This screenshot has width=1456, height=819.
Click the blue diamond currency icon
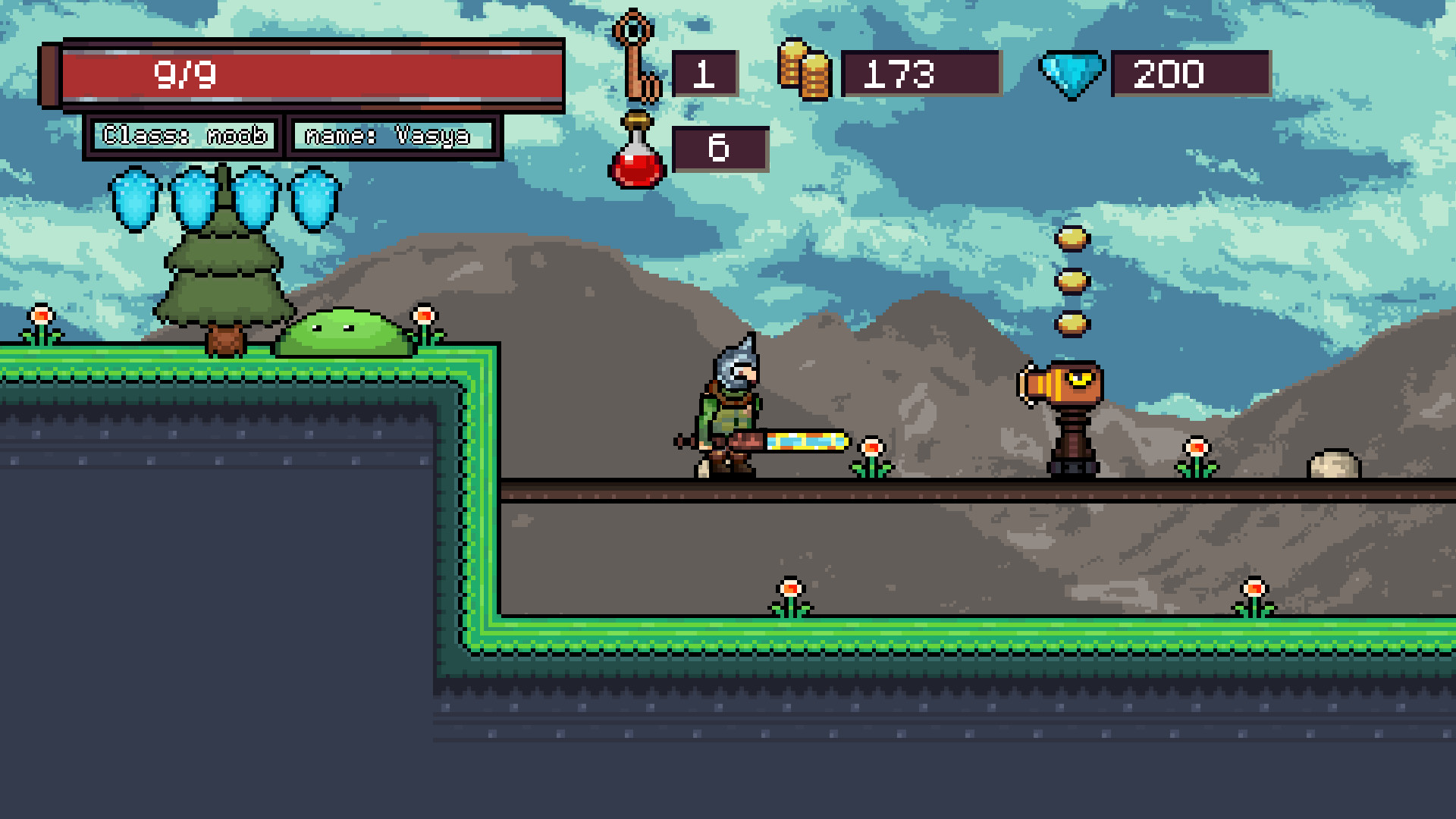[x=1072, y=74]
